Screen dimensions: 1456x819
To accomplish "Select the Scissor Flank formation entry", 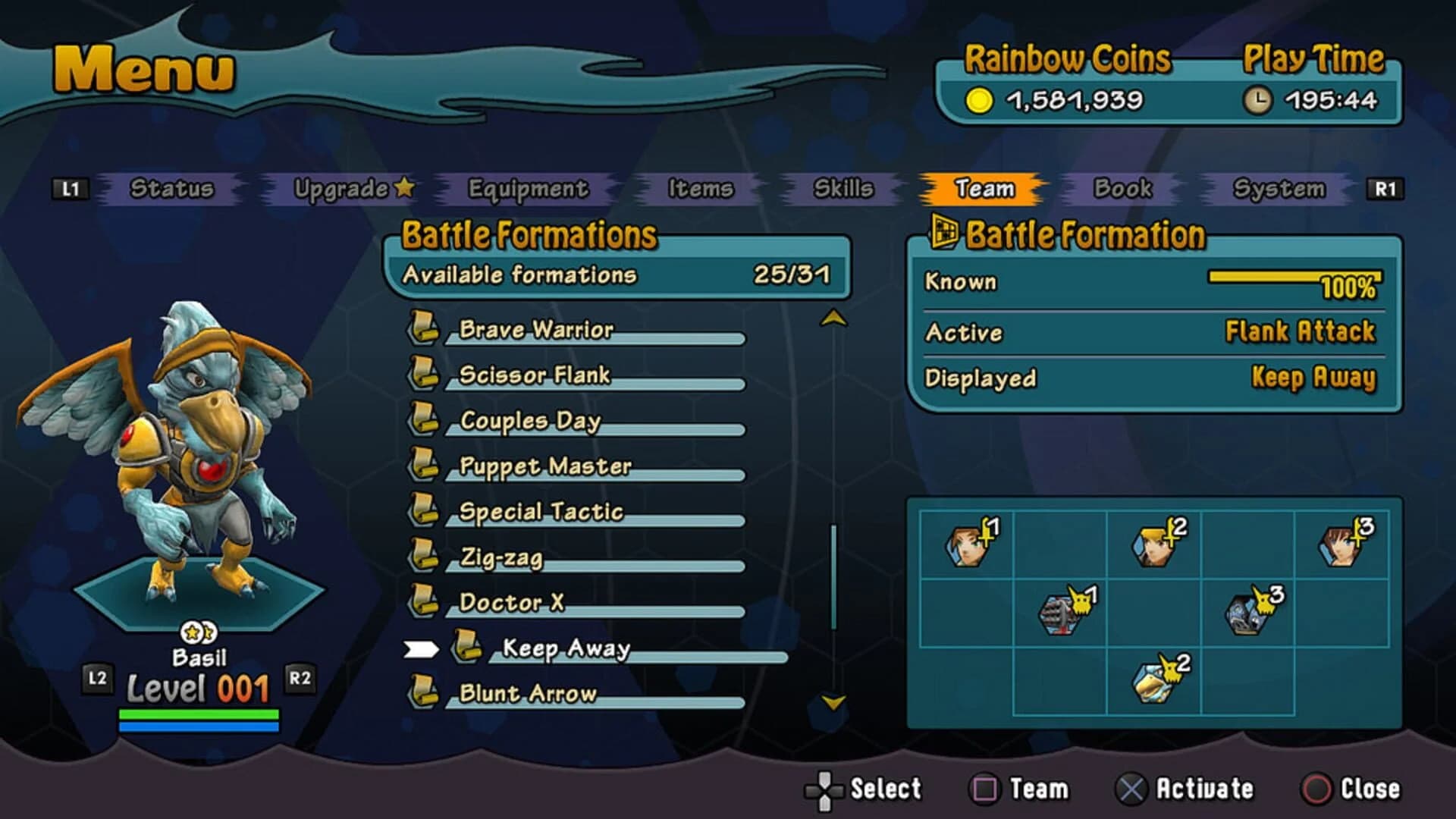I will (x=533, y=374).
